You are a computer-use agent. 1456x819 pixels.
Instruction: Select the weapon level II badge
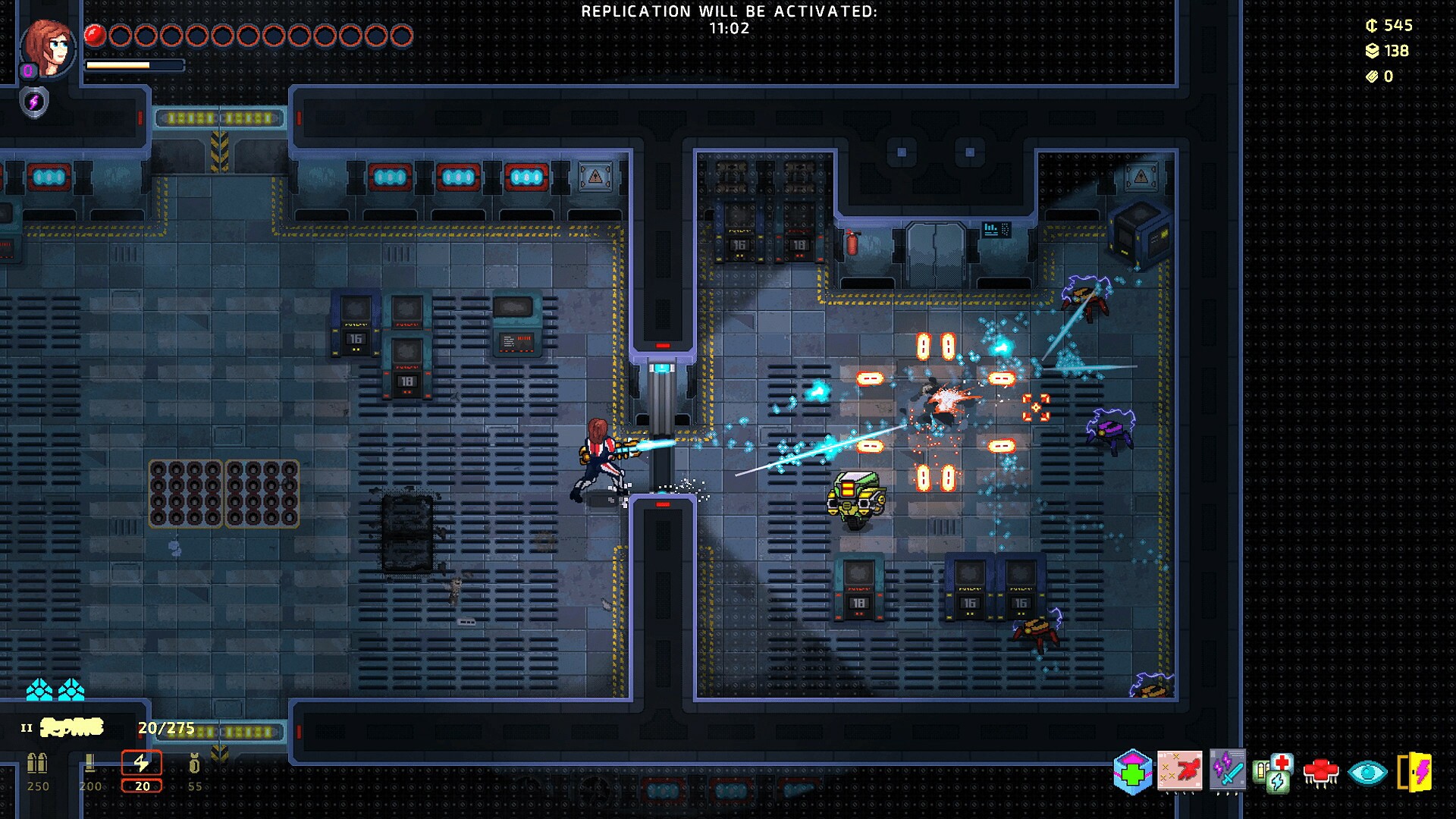pos(27,726)
